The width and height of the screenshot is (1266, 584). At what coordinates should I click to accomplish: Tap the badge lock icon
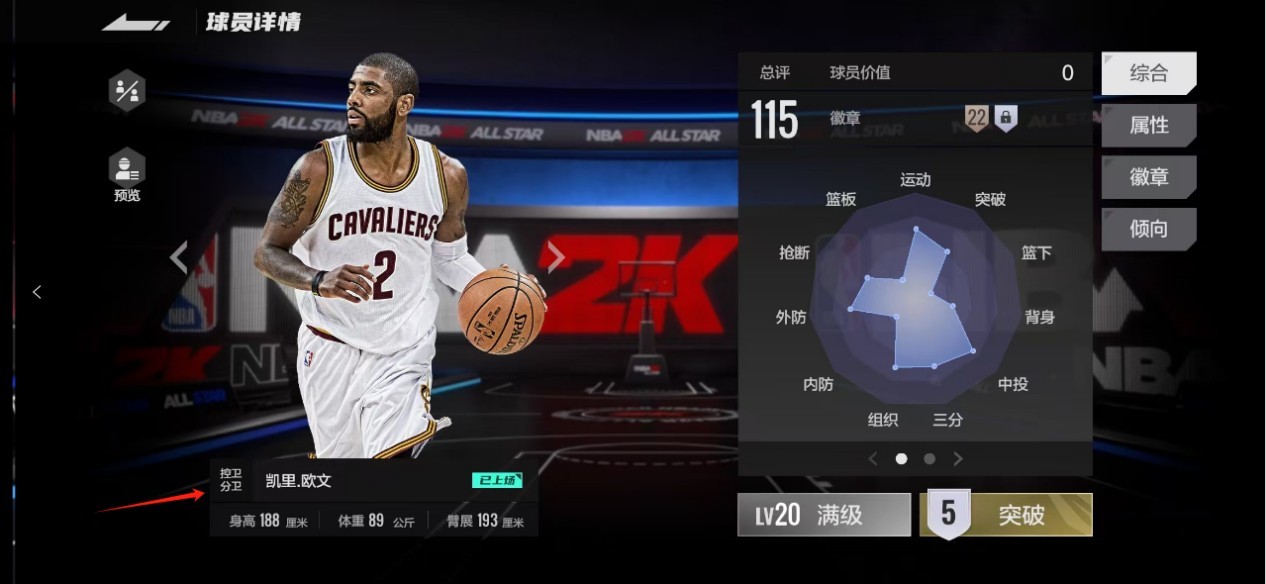pyautogui.click(x=1006, y=118)
